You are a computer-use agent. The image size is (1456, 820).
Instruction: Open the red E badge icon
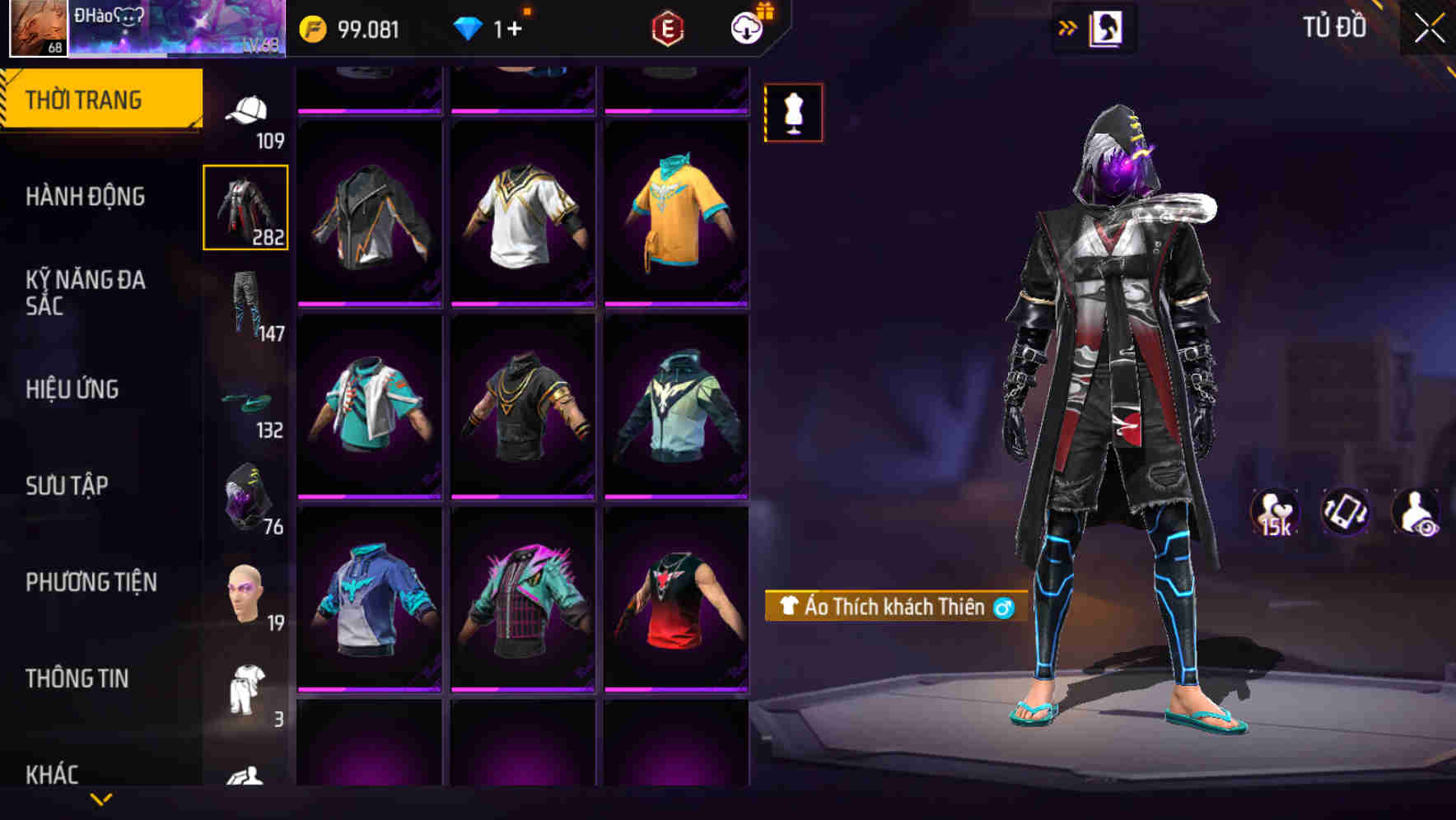coord(670,27)
